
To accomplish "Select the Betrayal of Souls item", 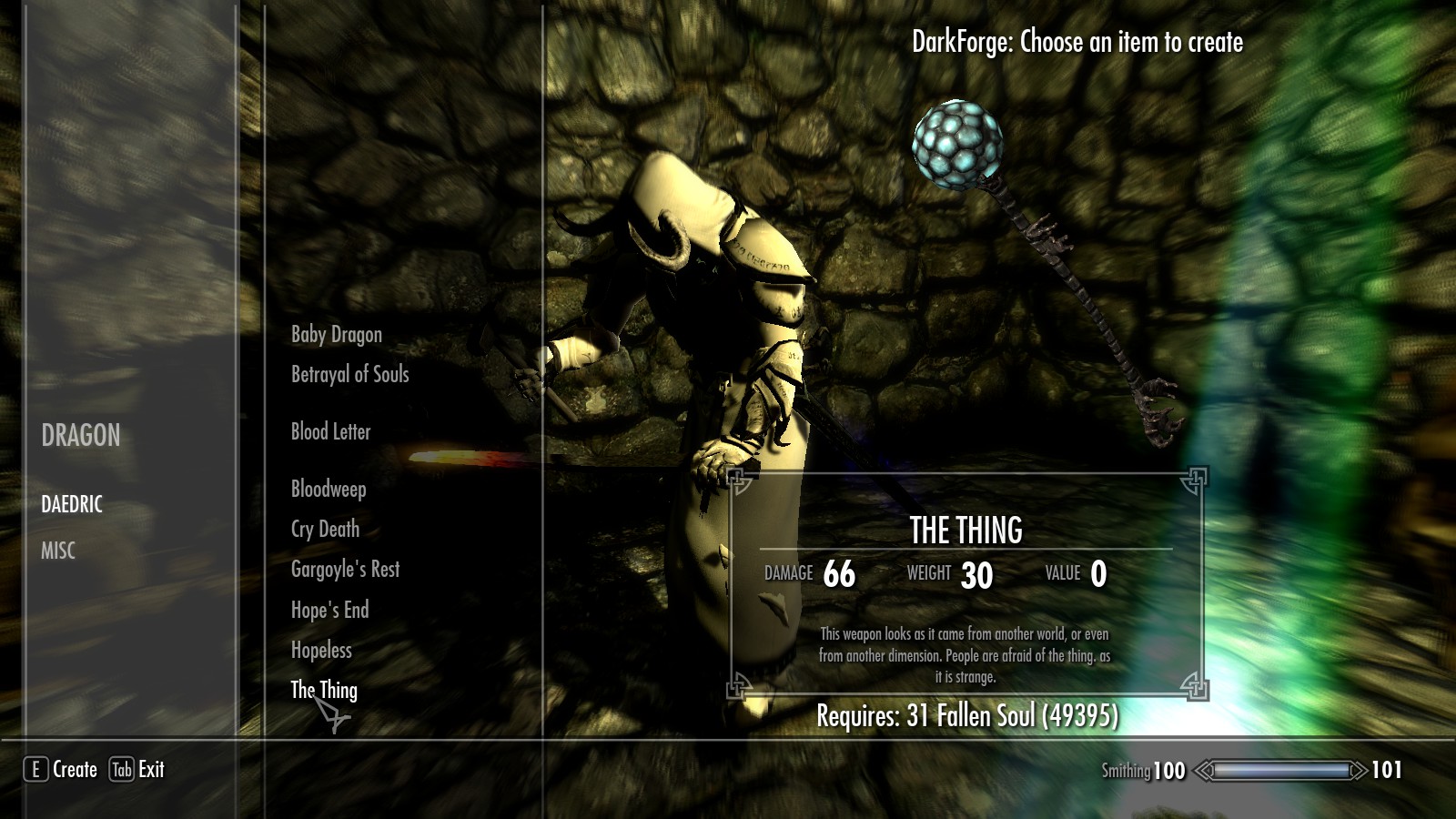I will point(350,374).
